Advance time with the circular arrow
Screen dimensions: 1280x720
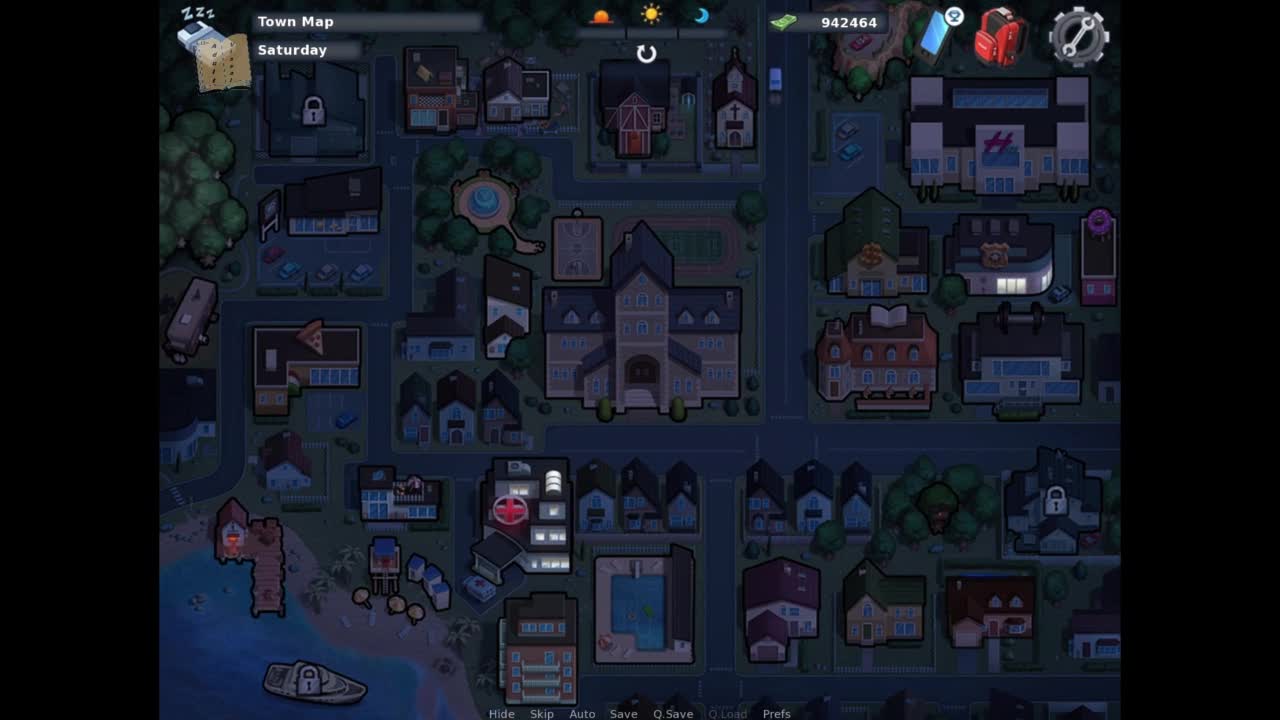[x=647, y=54]
